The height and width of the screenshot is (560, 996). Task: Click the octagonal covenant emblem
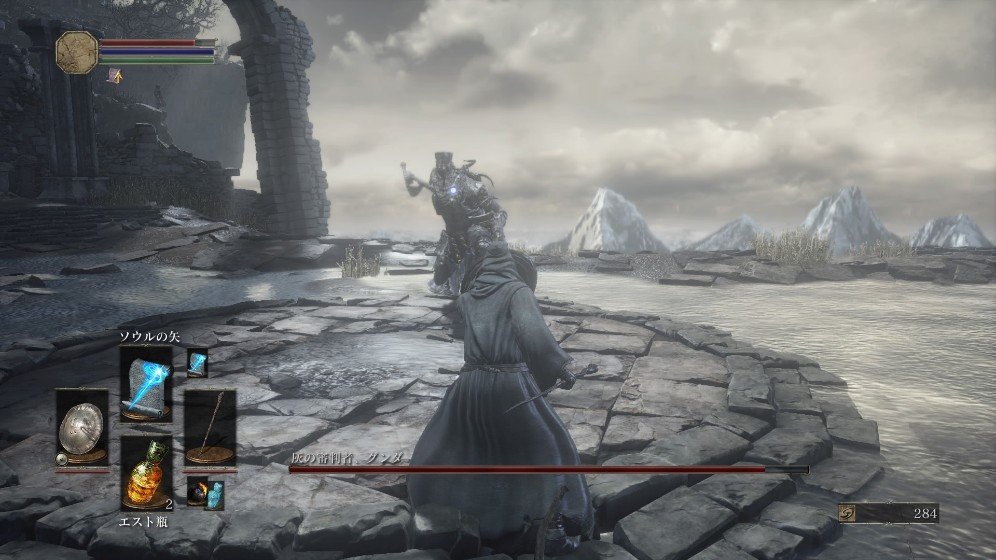(76, 50)
